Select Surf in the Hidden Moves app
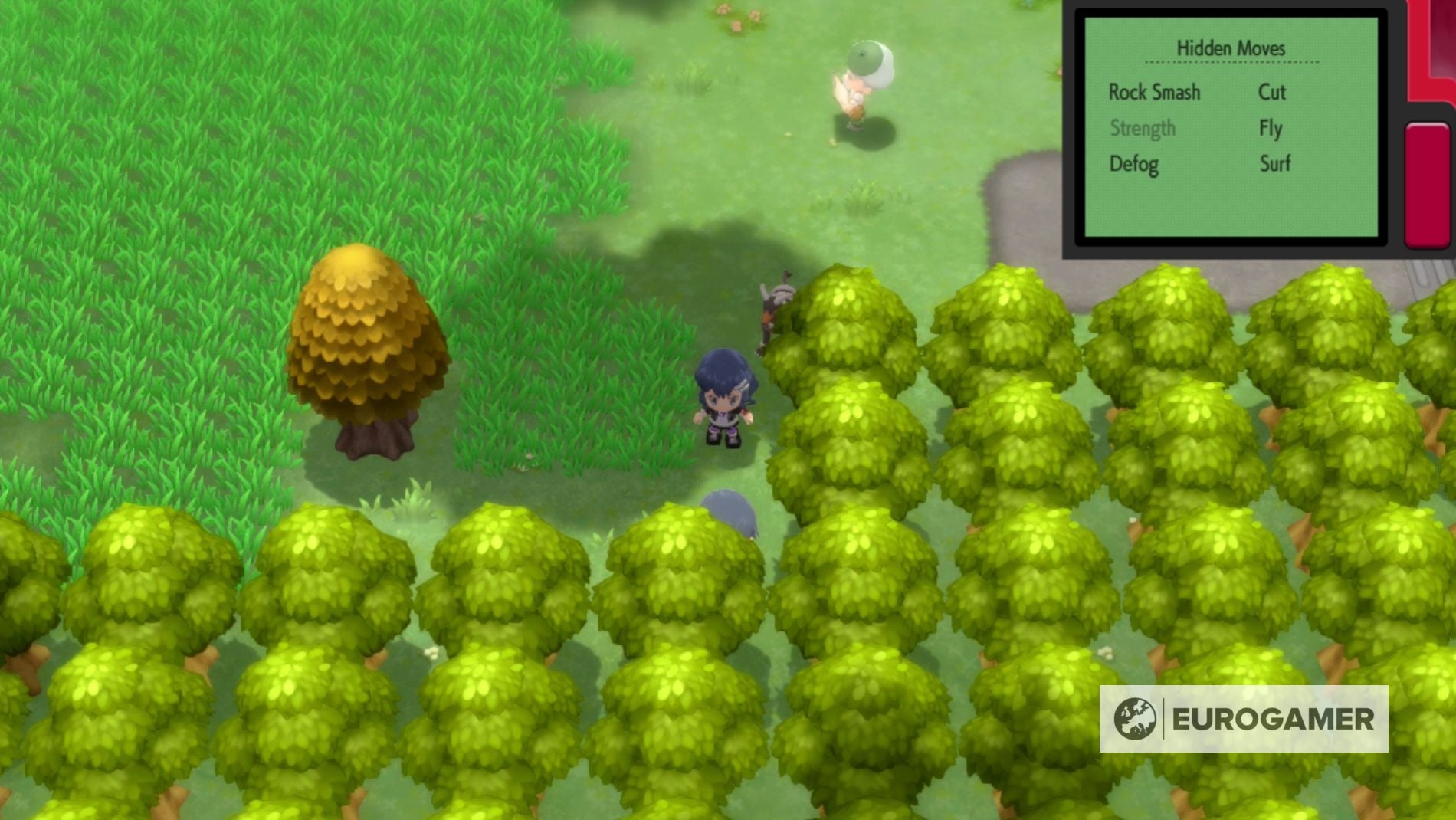 (1274, 163)
